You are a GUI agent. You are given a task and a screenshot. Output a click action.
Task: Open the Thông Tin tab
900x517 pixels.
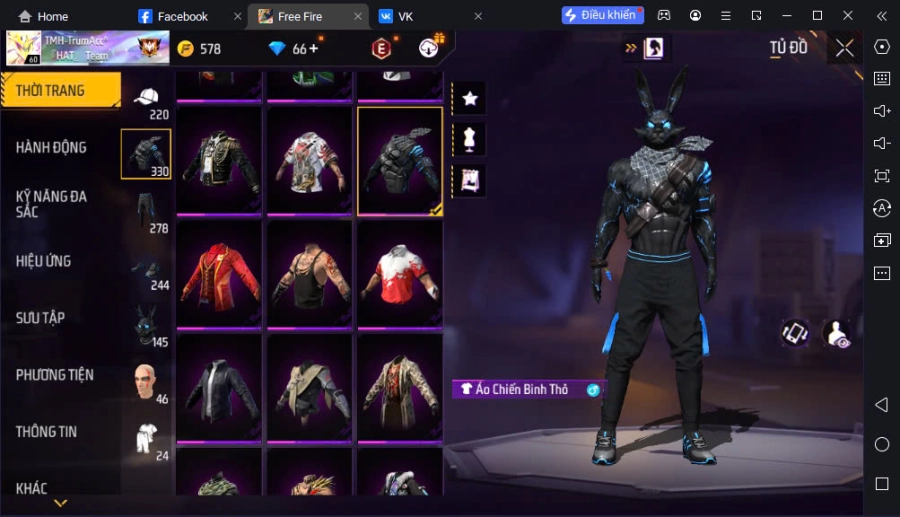(47, 432)
